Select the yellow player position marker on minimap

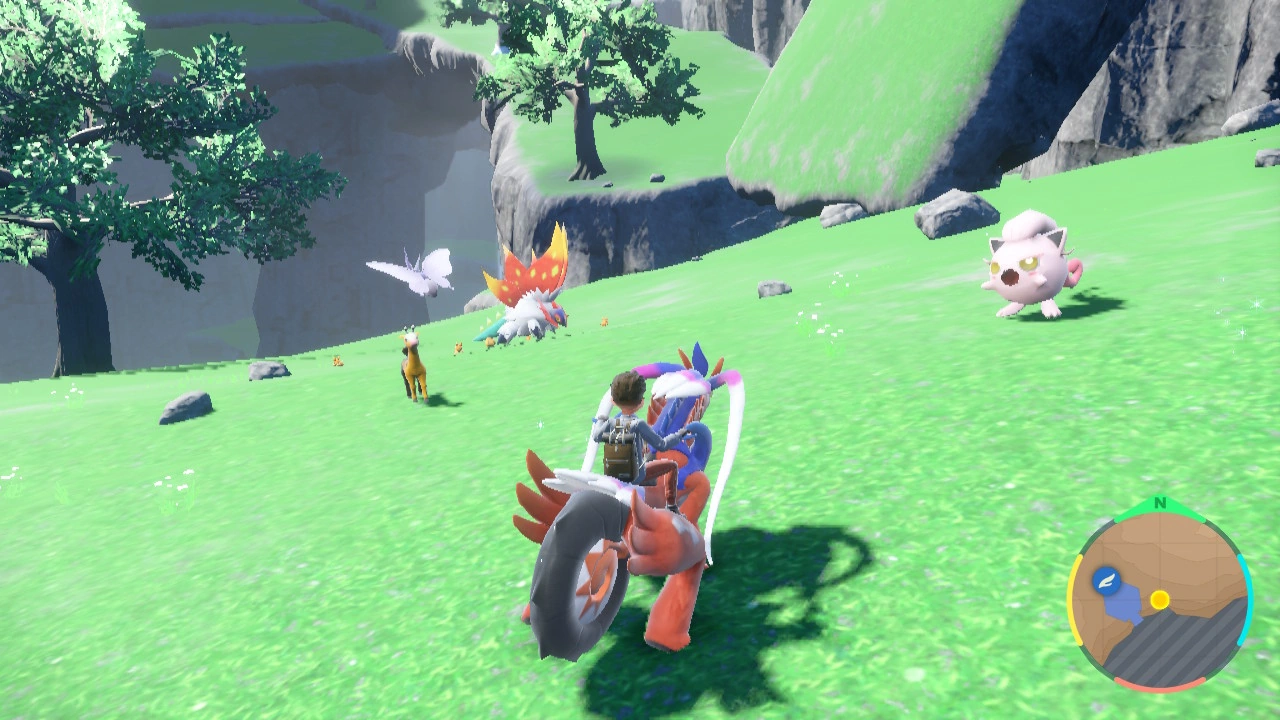click(1159, 599)
